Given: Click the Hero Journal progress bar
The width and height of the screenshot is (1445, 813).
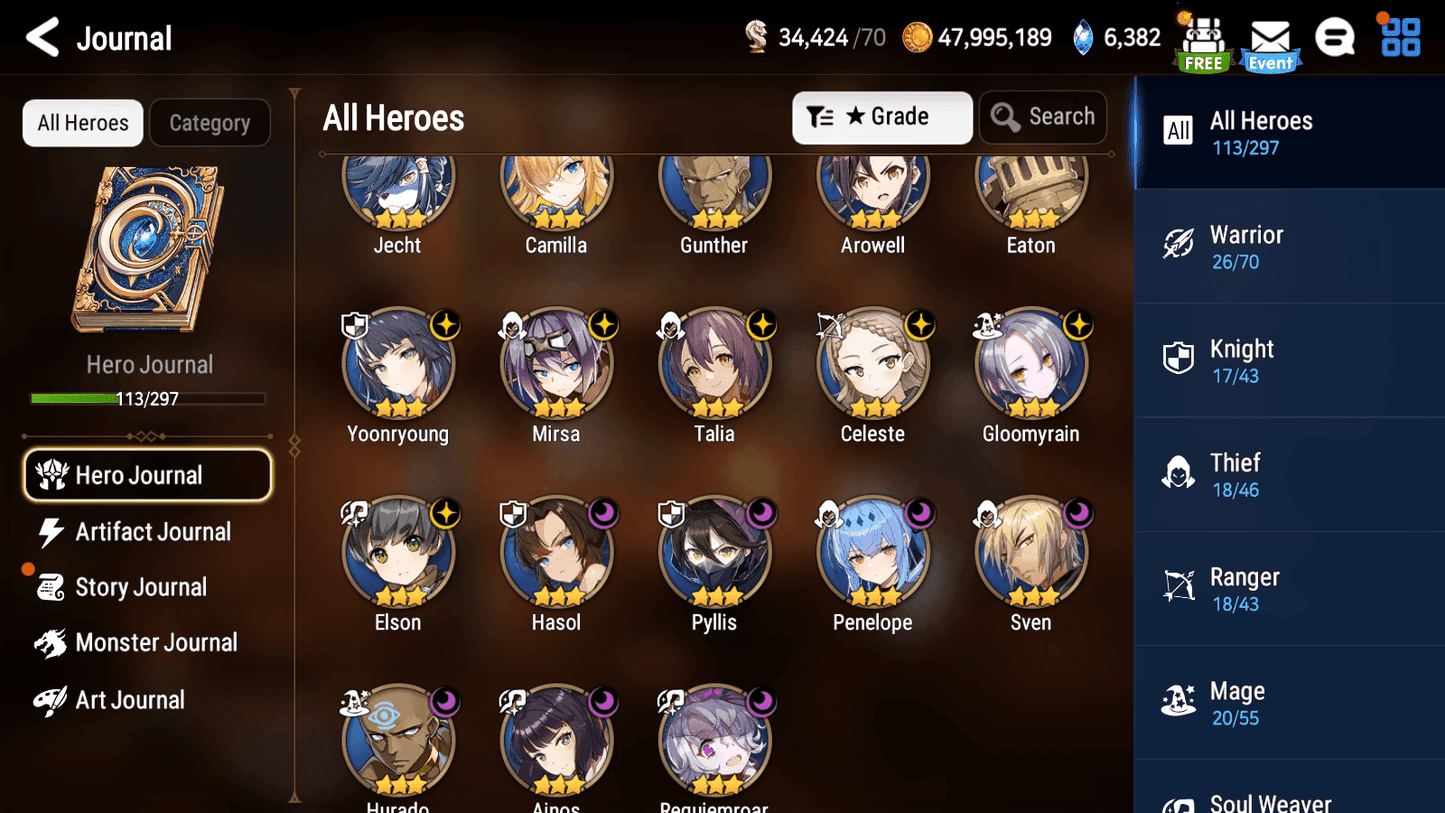Looking at the screenshot, I should (150, 398).
